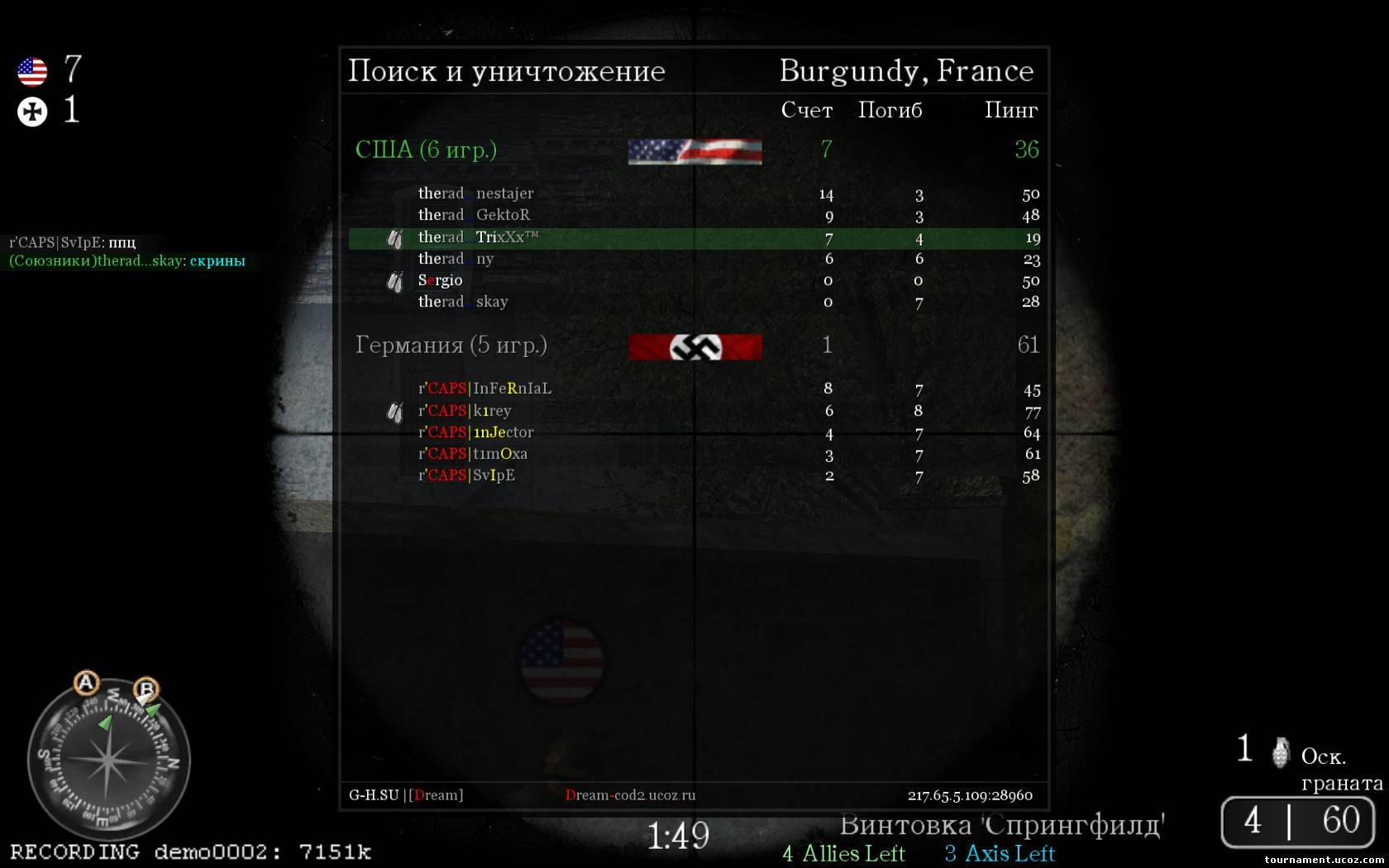Select objective marker B on compass
Viewport: 1389px width, 868px height.
146,688
